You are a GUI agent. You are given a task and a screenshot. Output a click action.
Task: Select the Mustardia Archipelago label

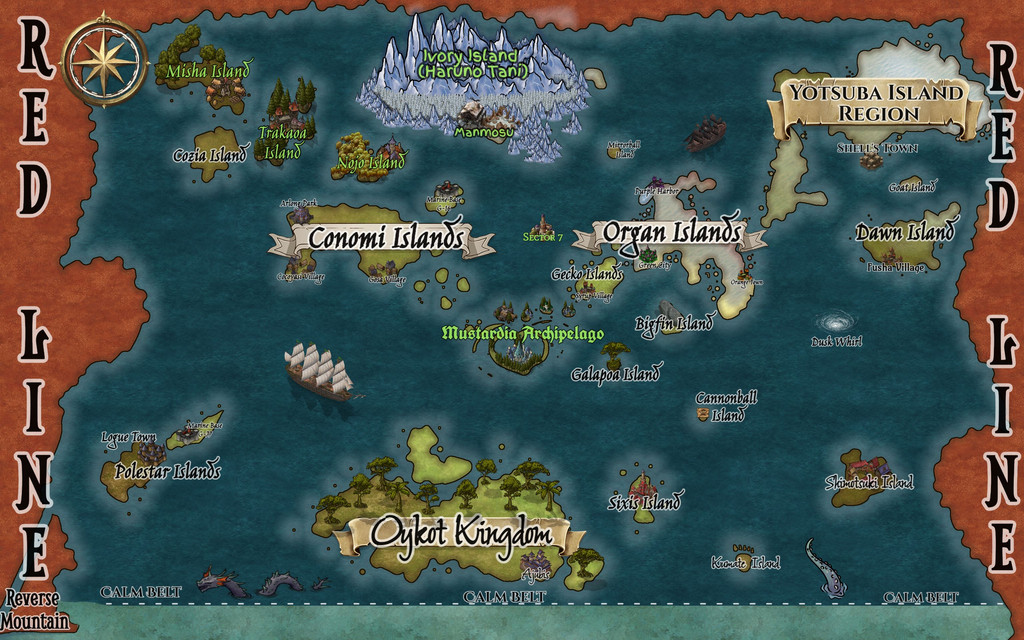(x=522, y=332)
